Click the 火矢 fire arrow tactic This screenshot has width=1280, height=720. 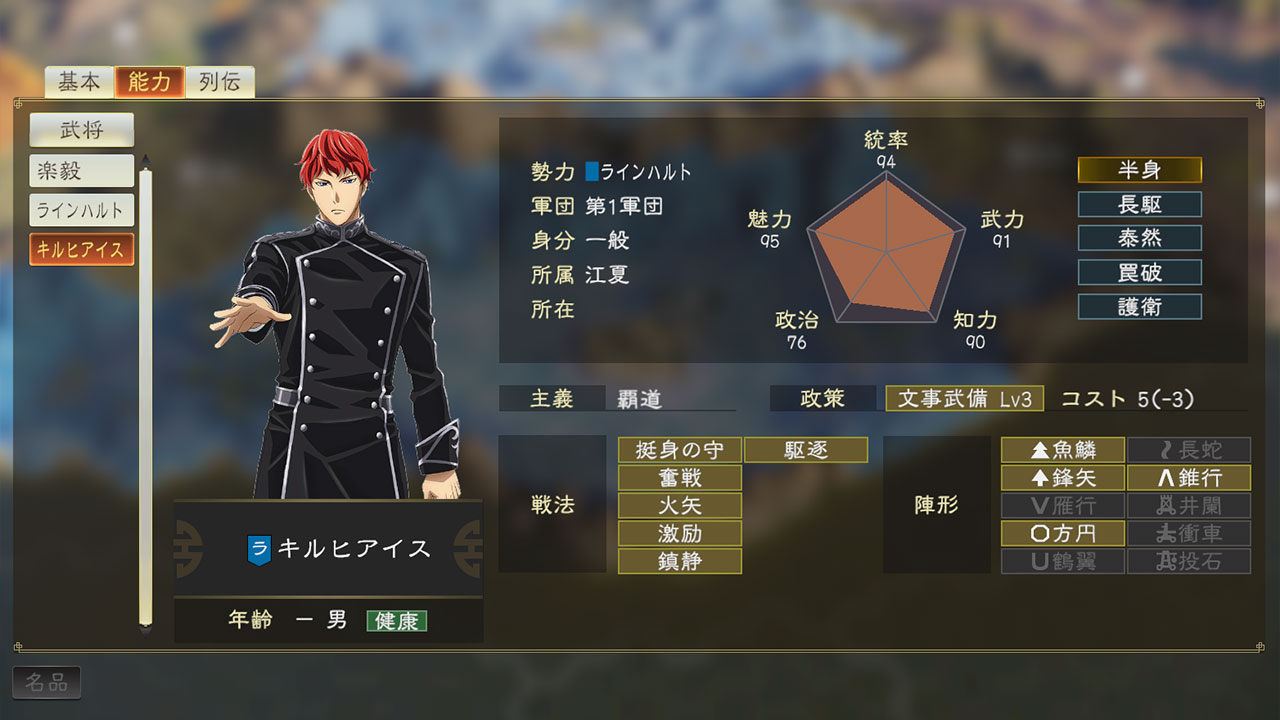point(680,505)
